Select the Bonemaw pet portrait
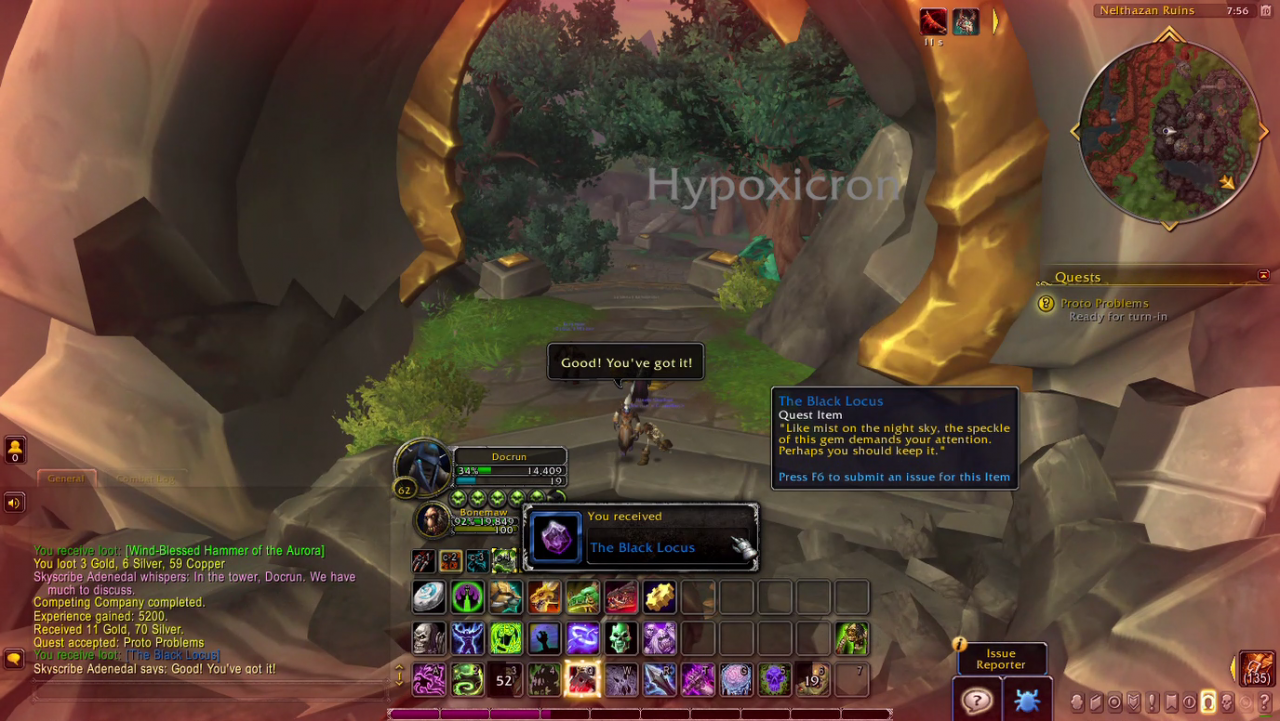This screenshot has height=721, width=1280. [434, 520]
